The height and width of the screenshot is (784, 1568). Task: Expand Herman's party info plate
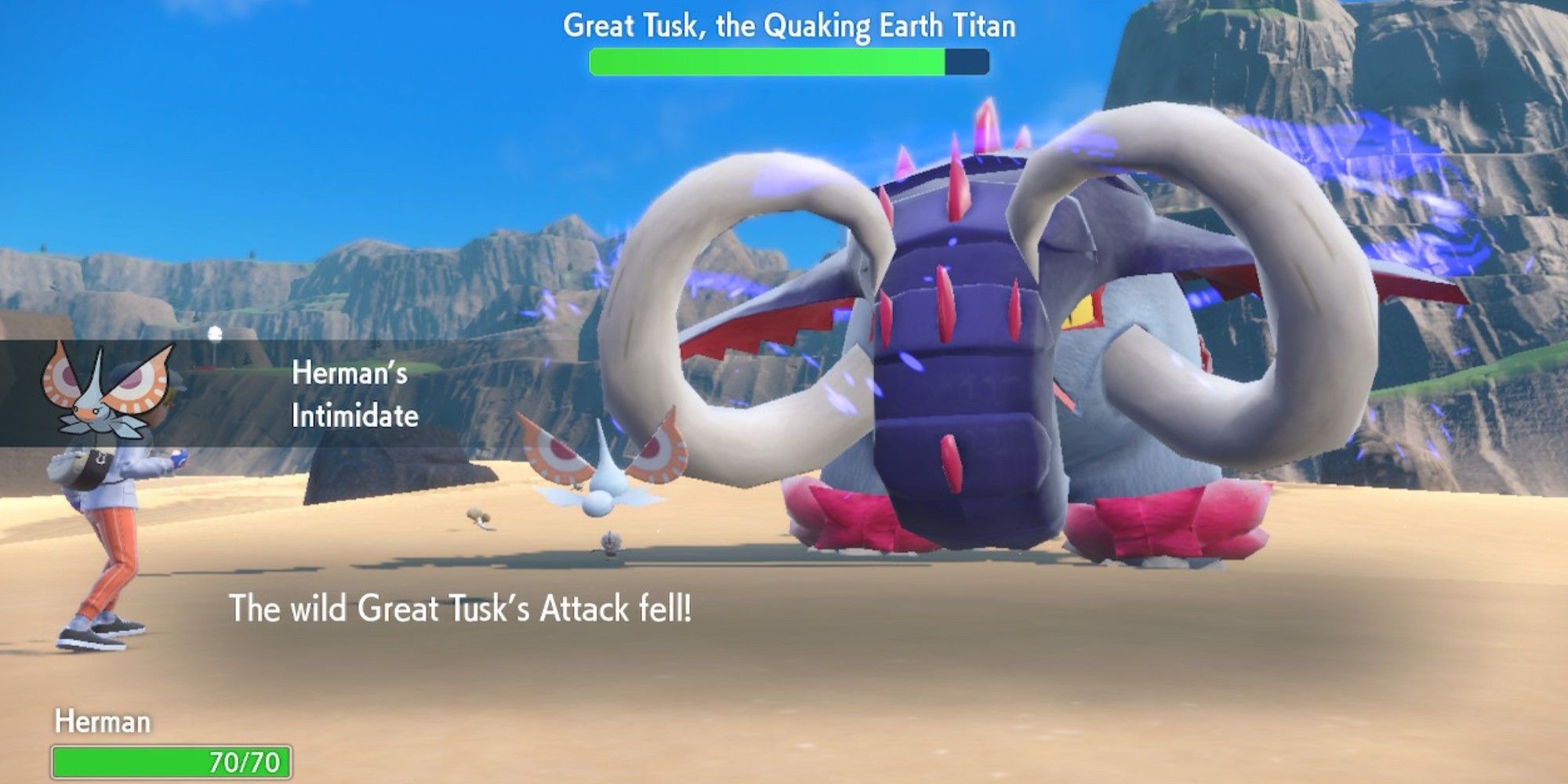point(157,741)
